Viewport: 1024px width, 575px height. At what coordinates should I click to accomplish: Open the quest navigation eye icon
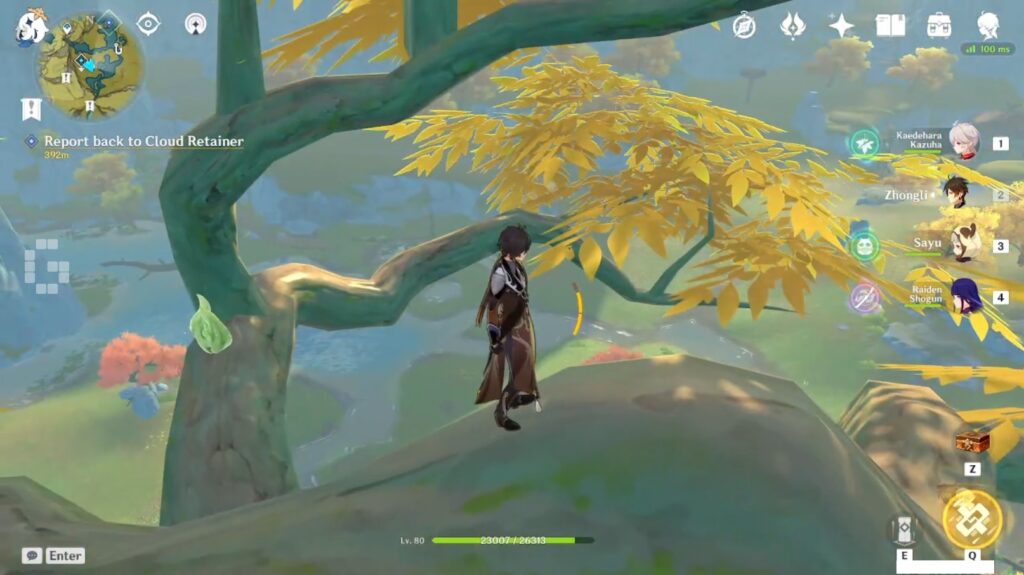point(148,23)
